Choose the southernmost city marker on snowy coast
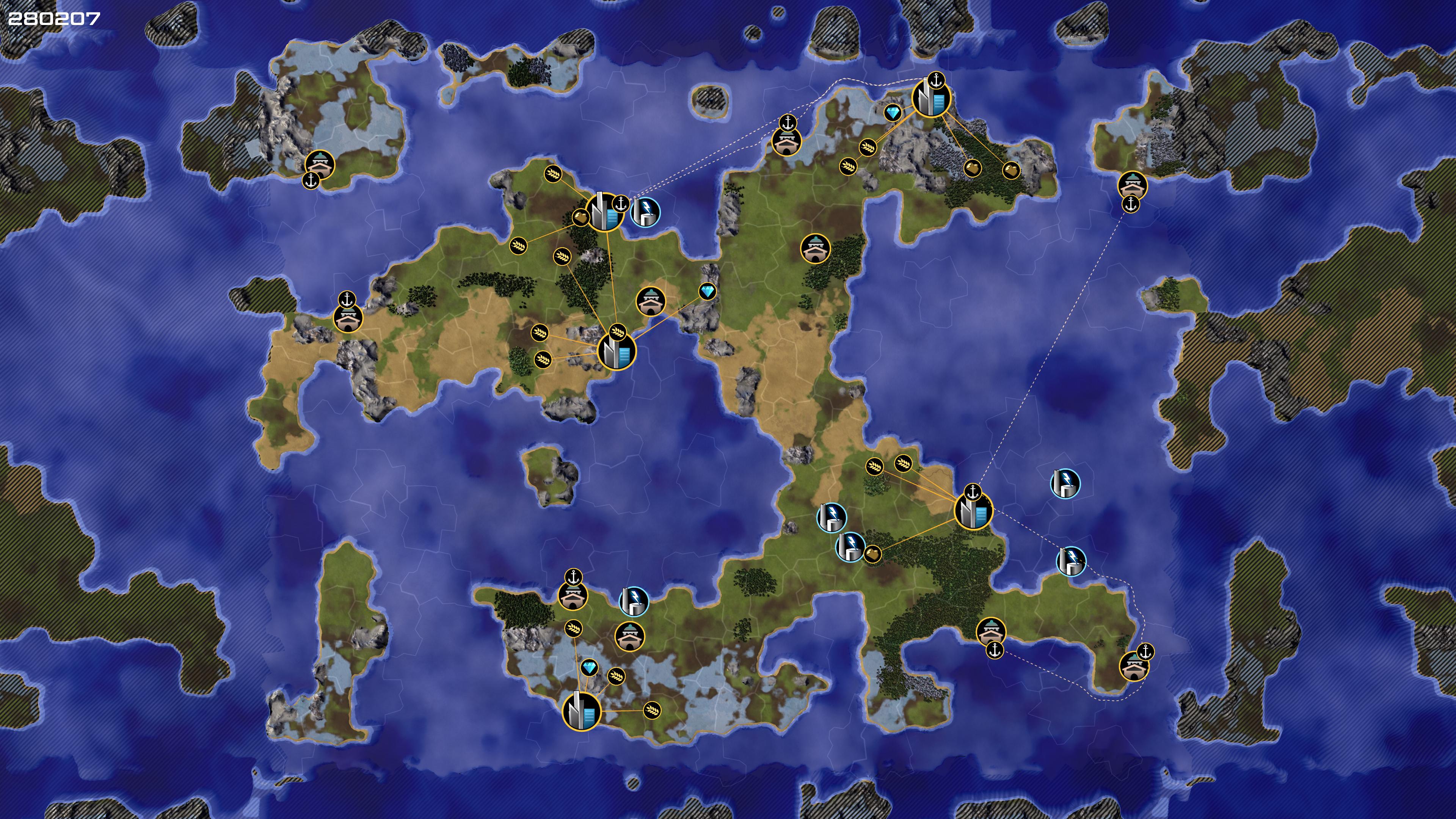Image resolution: width=1456 pixels, height=819 pixels. pos(582,711)
